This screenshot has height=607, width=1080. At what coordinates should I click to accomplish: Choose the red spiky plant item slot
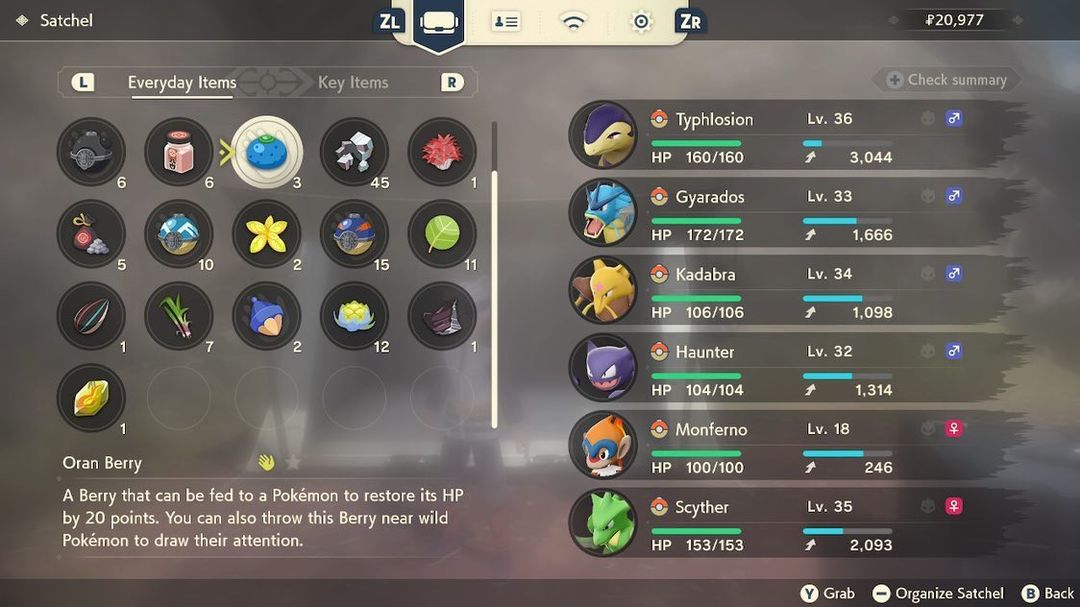tap(442, 152)
